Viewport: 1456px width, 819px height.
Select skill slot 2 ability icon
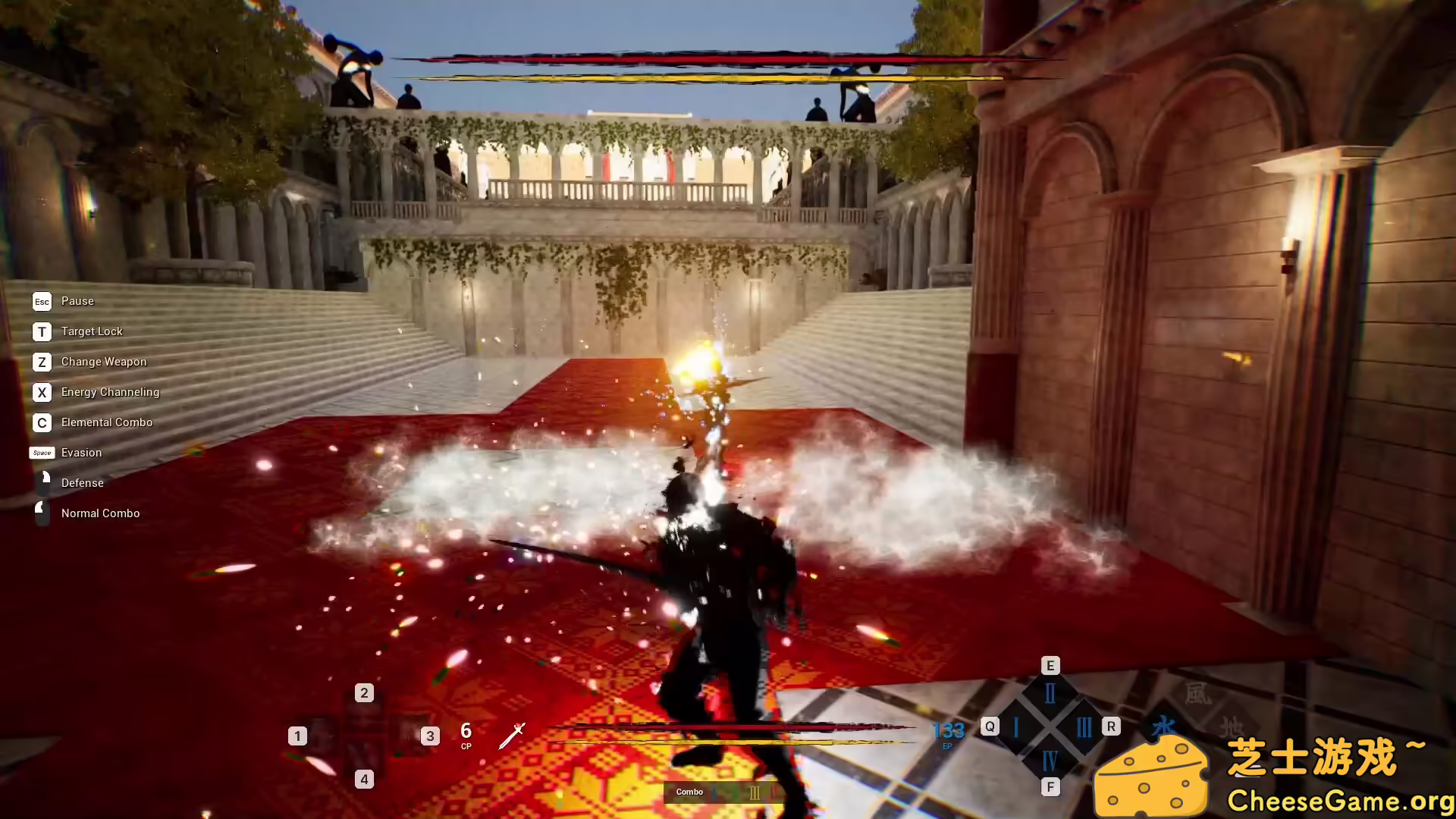pyautogui.click(x=364, y=709)
